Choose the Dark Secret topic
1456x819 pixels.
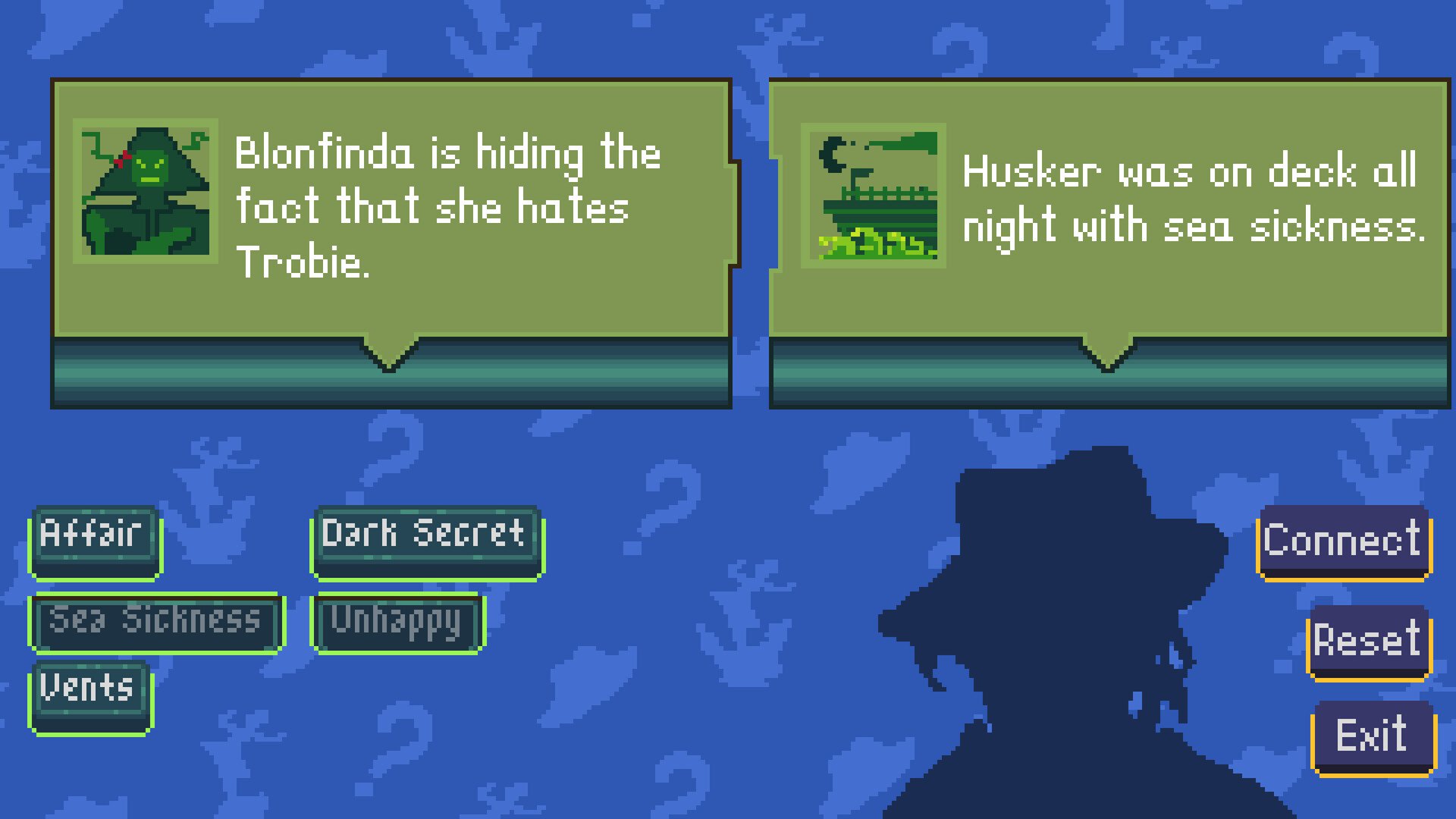tap(427, 540)
